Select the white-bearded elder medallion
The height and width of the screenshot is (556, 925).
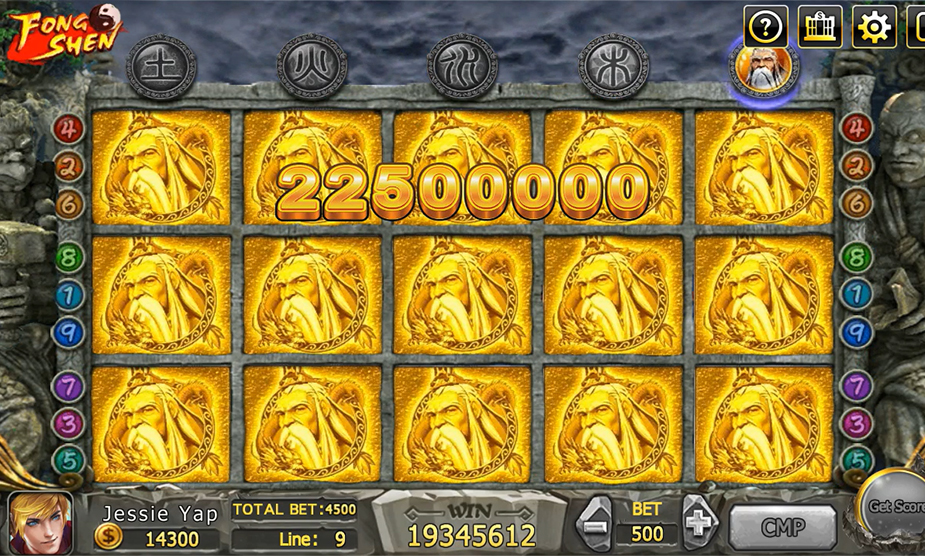[x=764, y=67]
